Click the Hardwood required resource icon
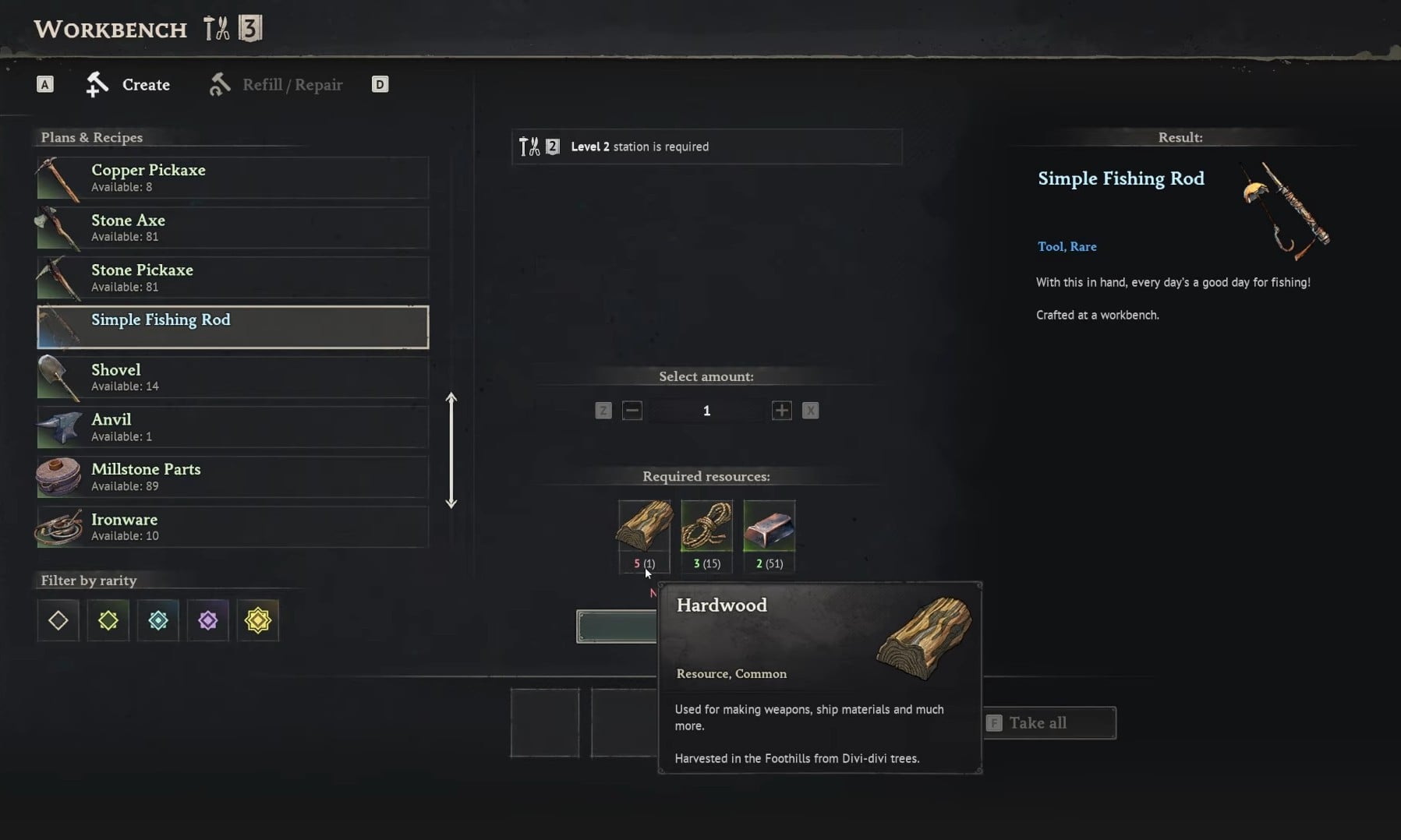Screen dimensions: 1401x840 [x=645, y=526]
